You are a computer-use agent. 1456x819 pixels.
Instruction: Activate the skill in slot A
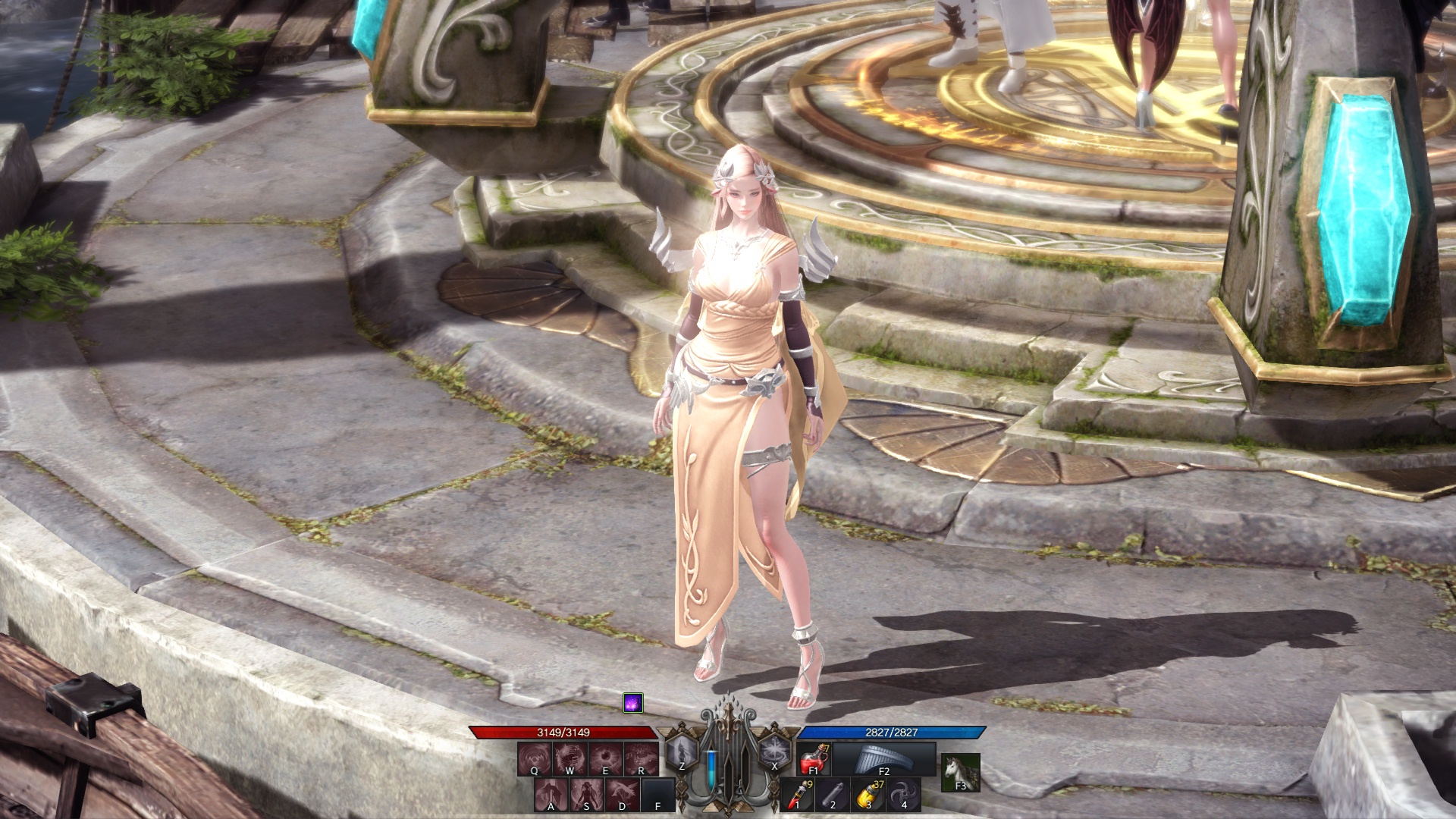[x=551, y=795]
